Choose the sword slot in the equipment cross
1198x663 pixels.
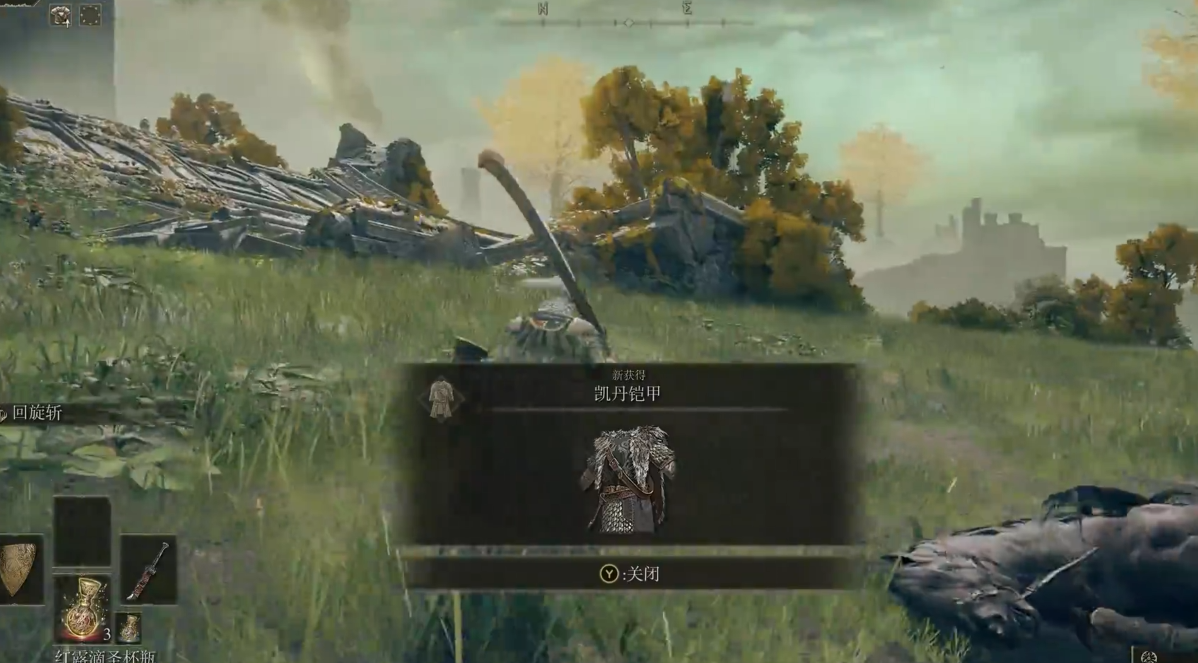tap(148, 570)
